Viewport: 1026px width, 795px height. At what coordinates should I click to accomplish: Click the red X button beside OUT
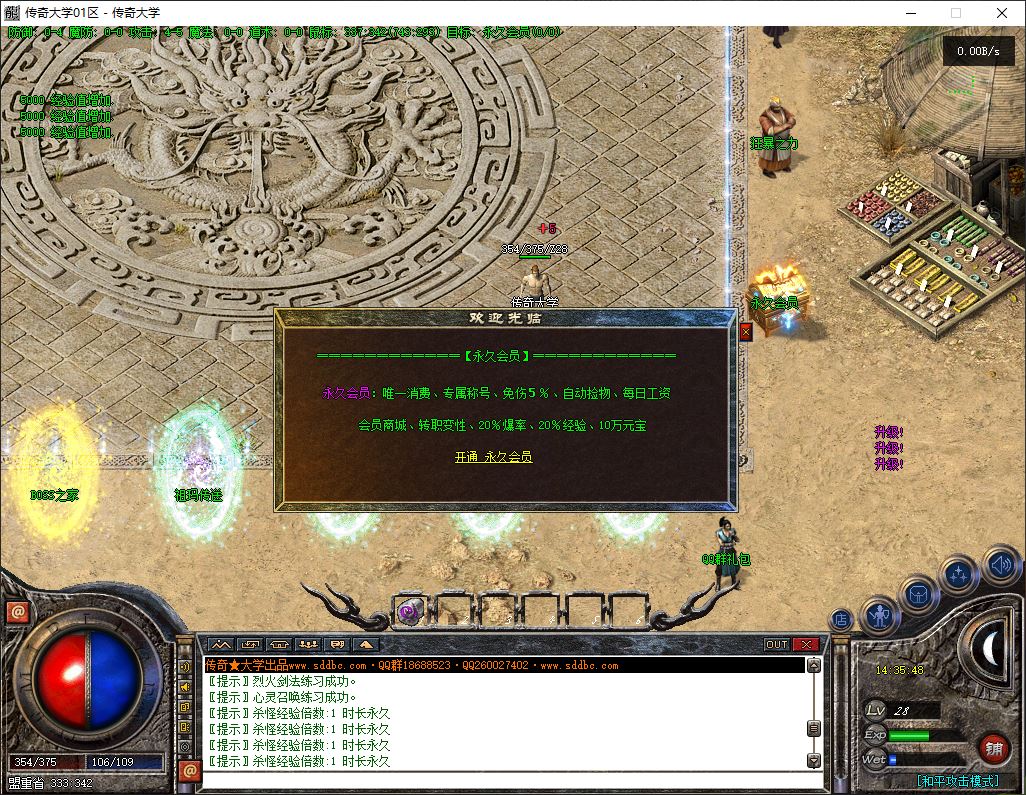806,645
